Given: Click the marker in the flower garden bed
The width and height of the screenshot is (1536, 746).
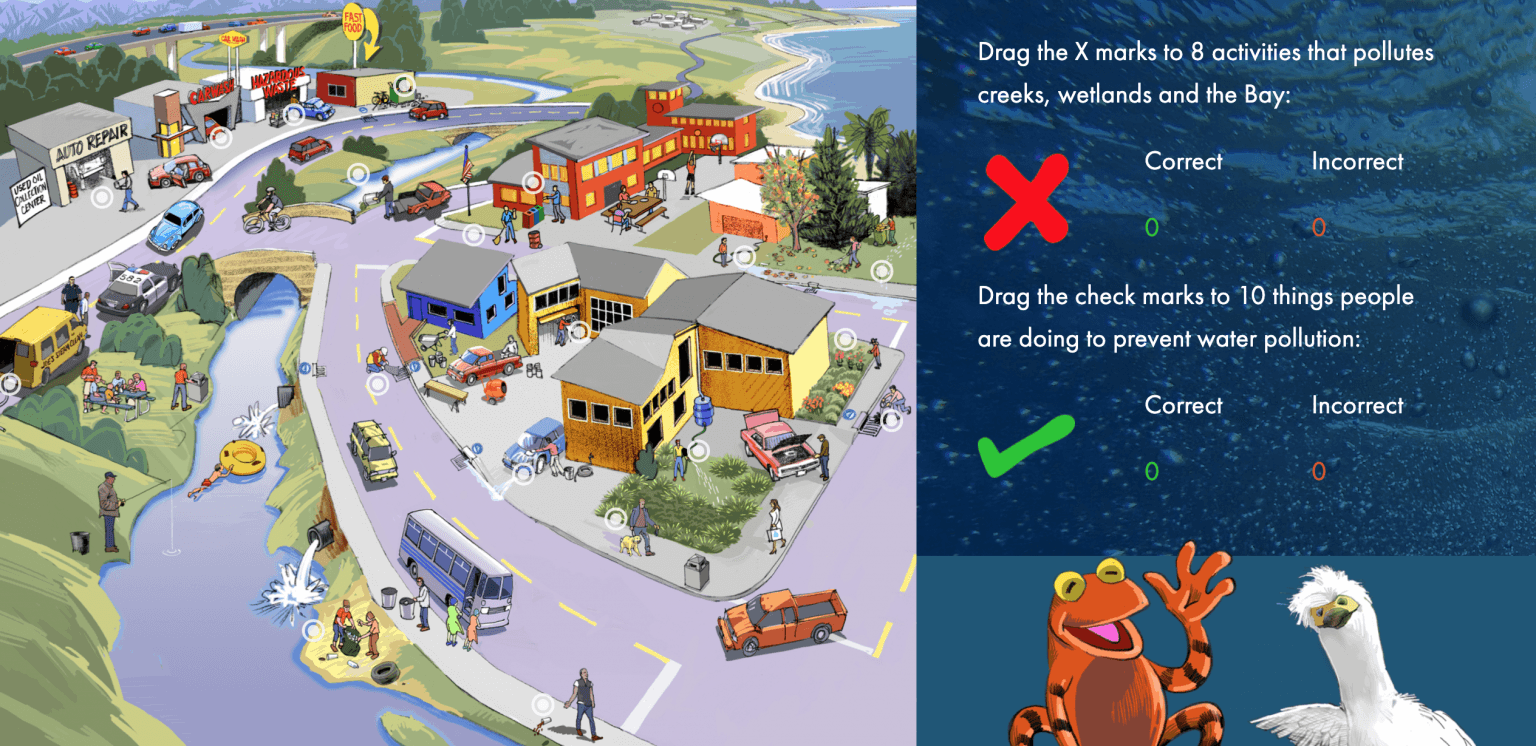Looking at the screenshot, I should (x=845, y=338).
